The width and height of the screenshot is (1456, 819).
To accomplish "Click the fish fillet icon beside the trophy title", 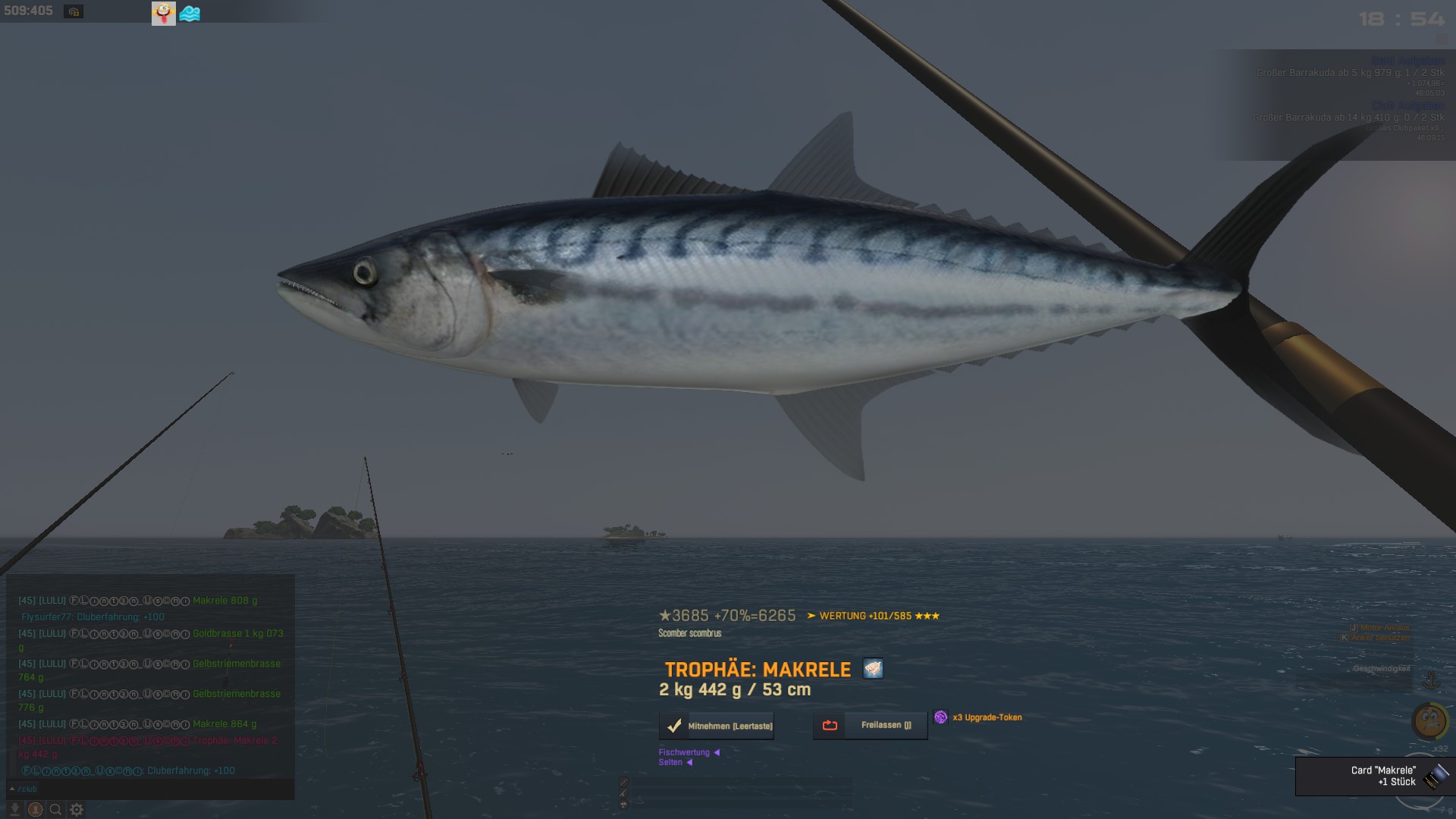I will tap(873, 669).
